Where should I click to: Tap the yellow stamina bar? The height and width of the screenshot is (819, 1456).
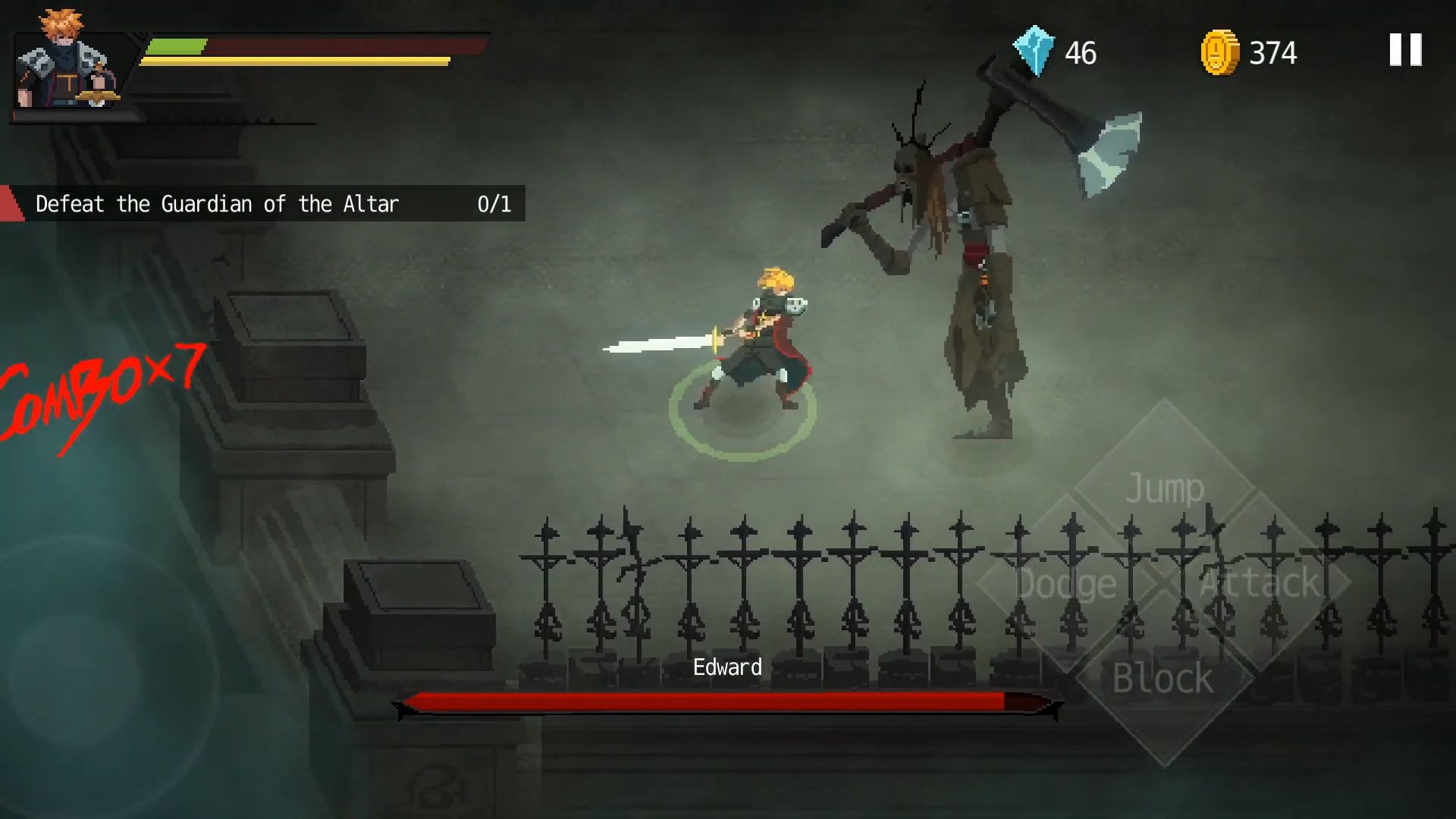click(x=296, y=61)
